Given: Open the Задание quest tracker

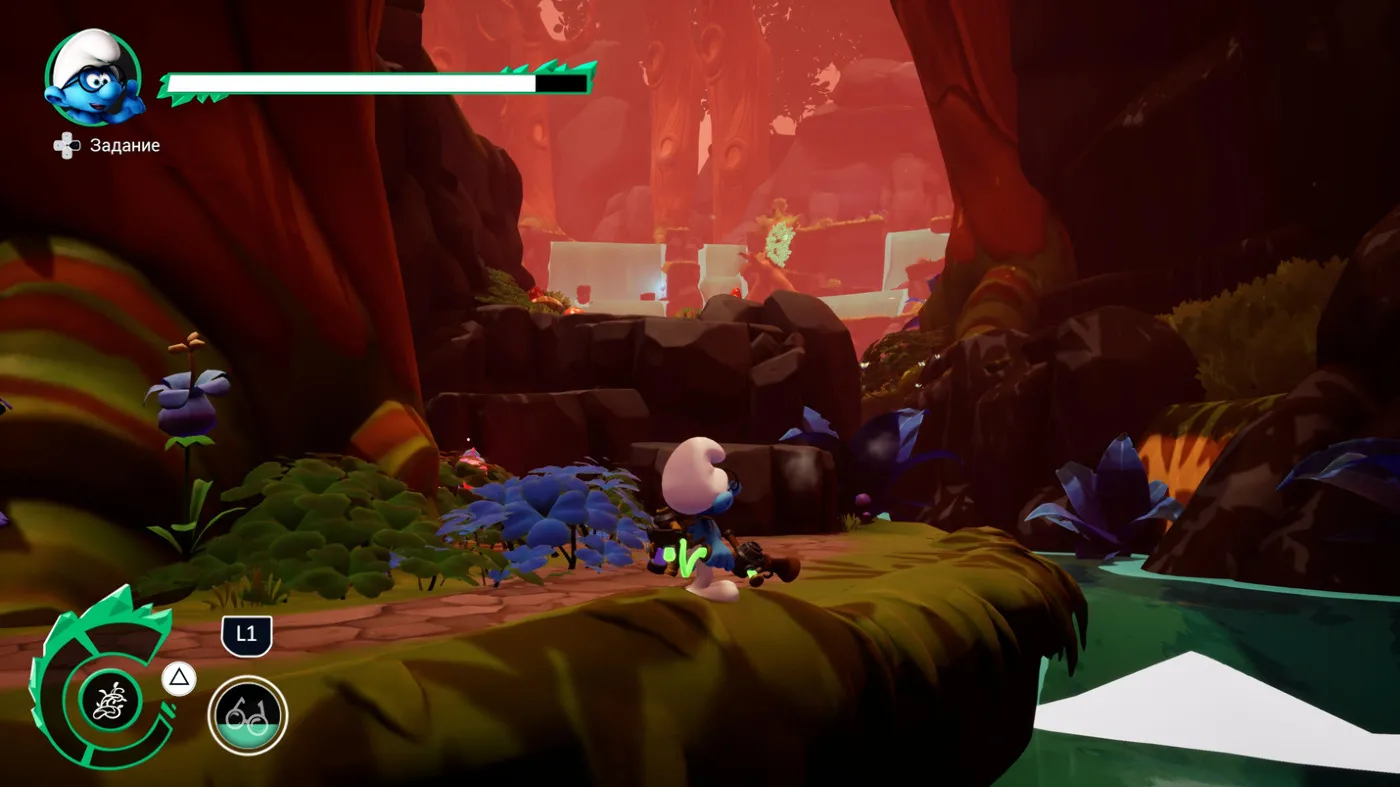Looking at the screenshot, I should pyautogui.click(x=108, y=146).
